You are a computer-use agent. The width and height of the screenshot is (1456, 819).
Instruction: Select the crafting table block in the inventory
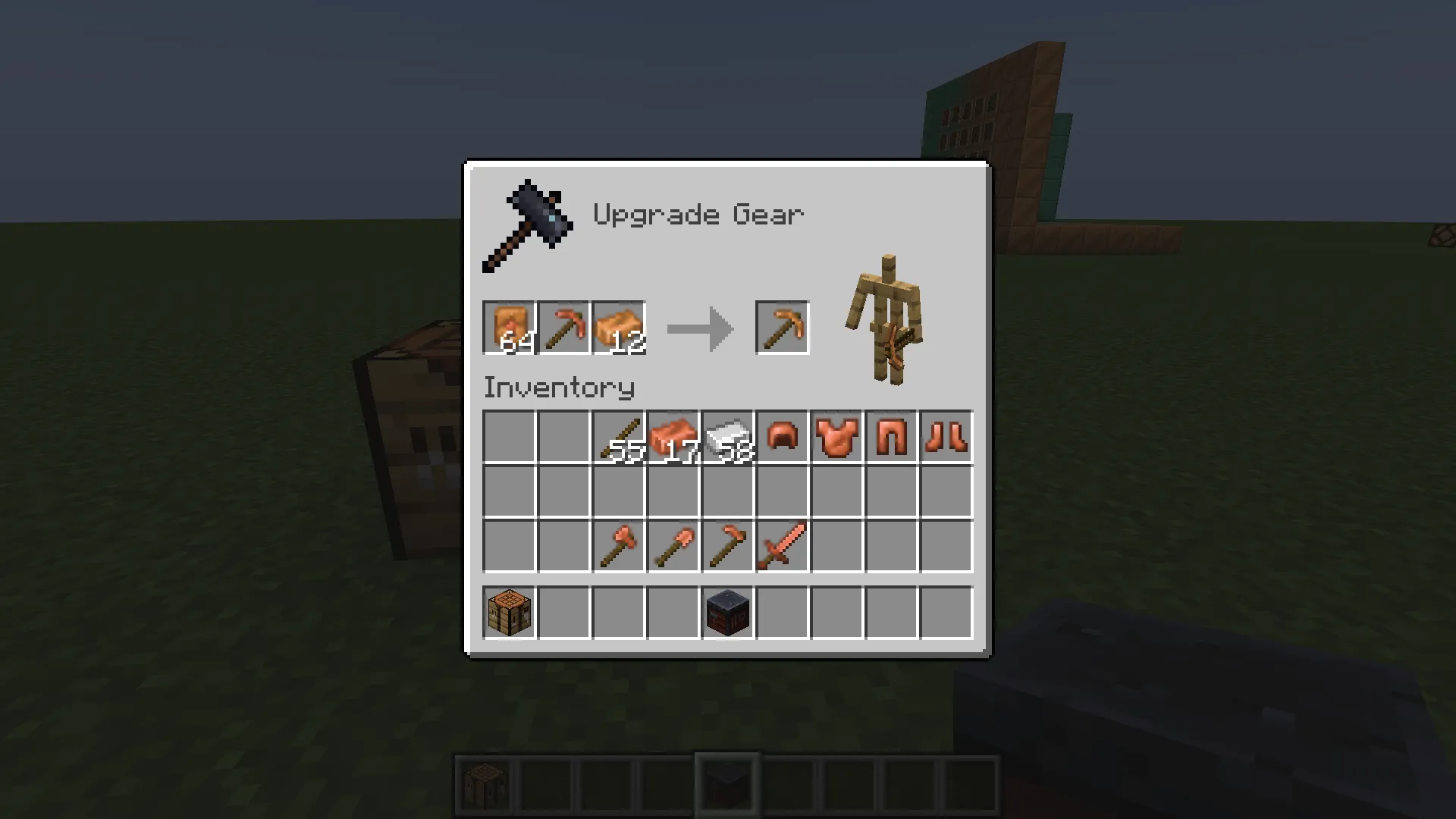[508, 613]
